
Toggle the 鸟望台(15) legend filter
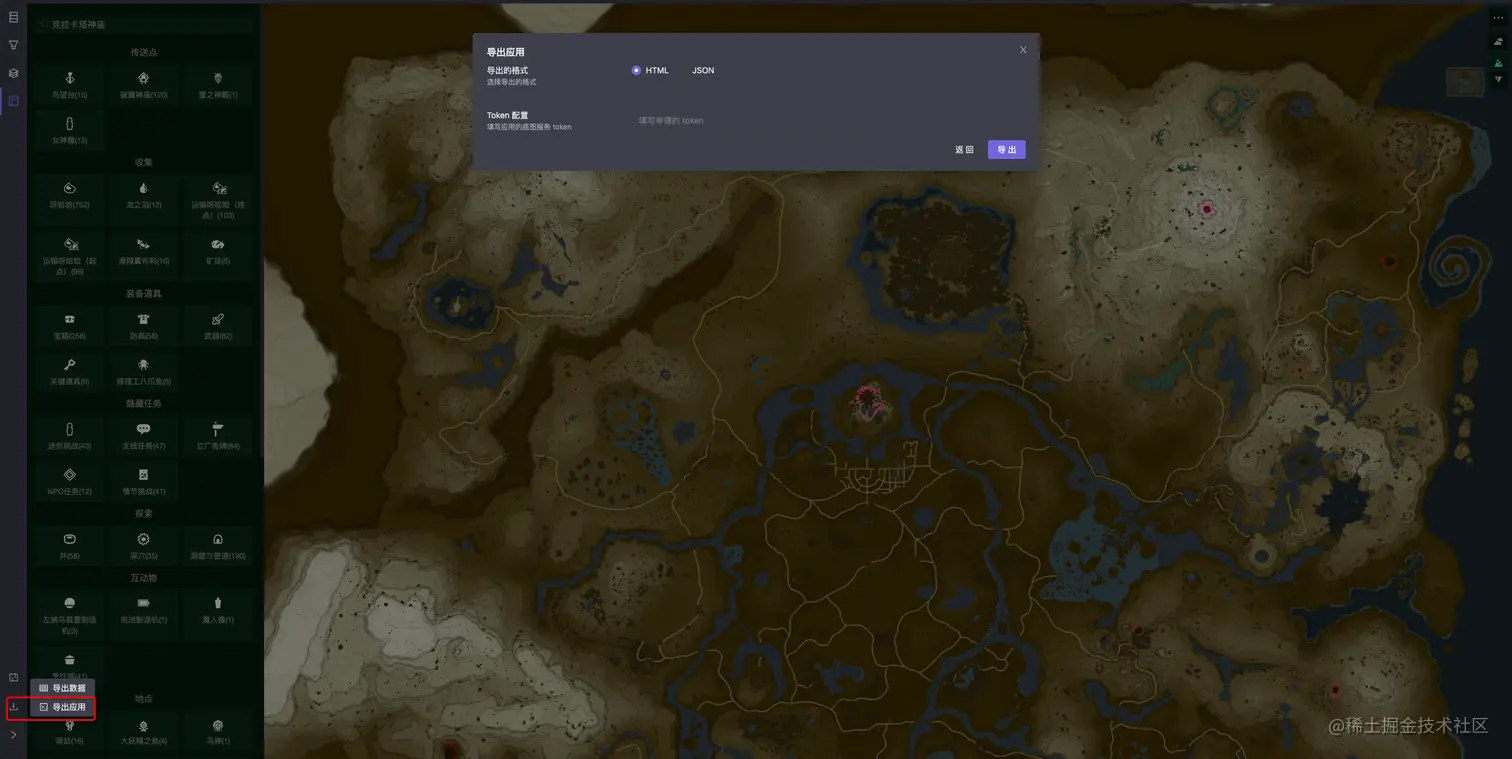pos(70,84)
